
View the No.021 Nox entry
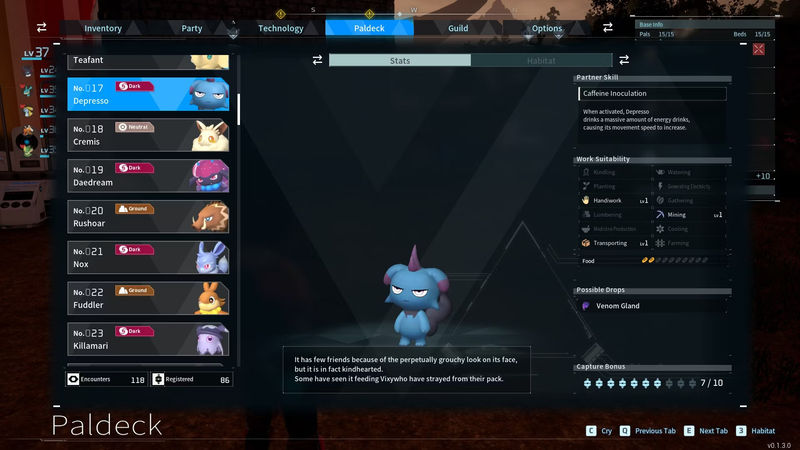150,257
